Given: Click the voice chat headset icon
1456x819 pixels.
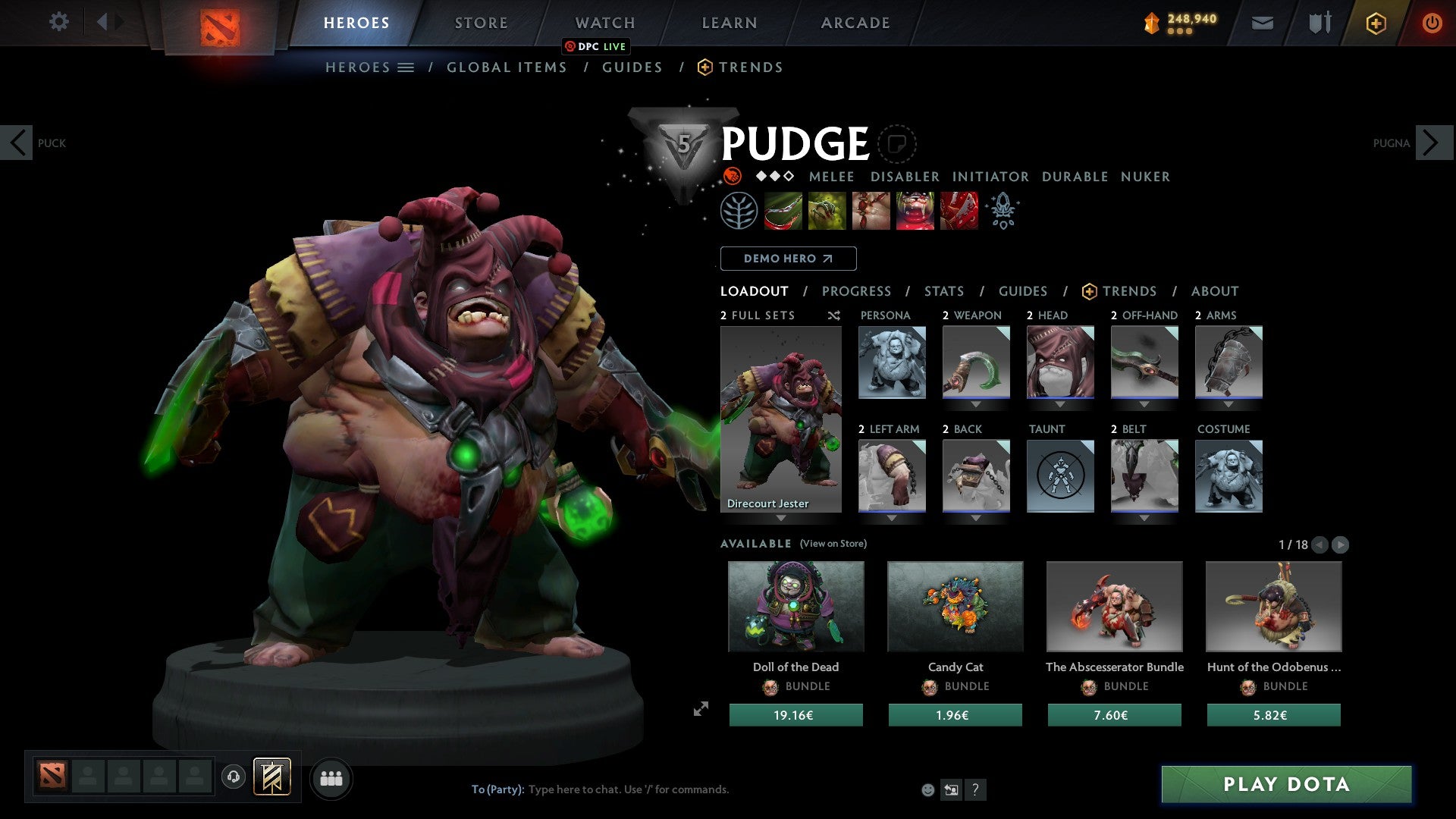Looking at the screenshot, I should 233,777.
